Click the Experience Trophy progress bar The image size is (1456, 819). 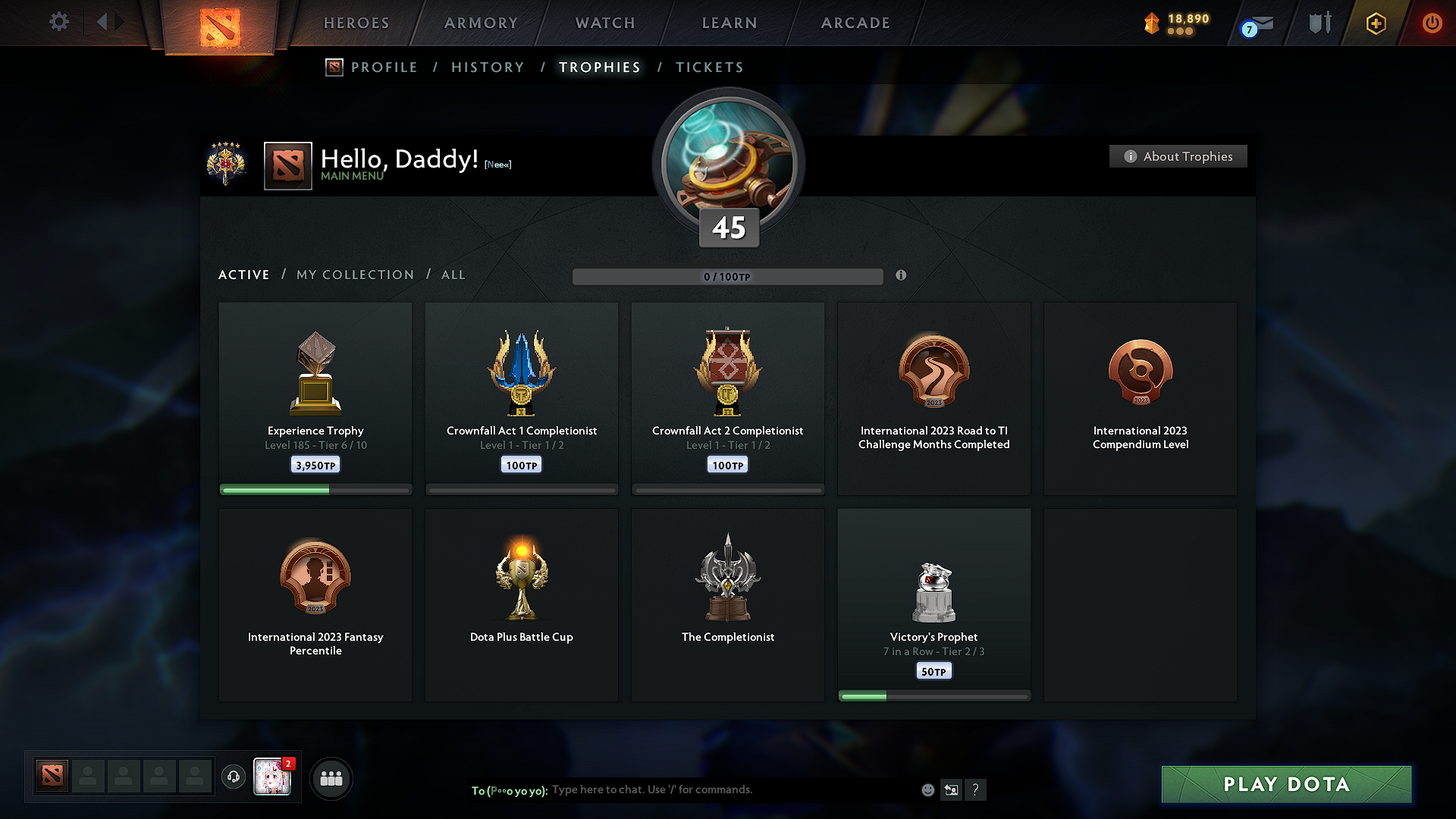(315, 490)
